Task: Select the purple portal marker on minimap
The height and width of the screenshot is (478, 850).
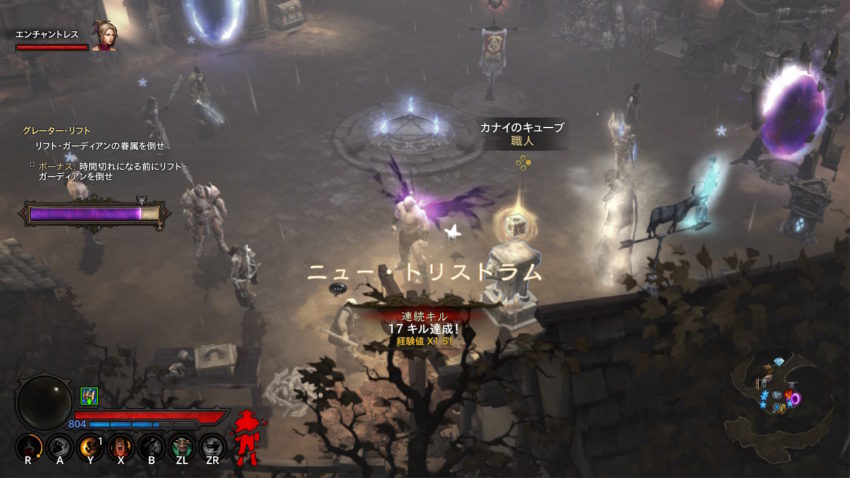Action: tap(794, 399)
